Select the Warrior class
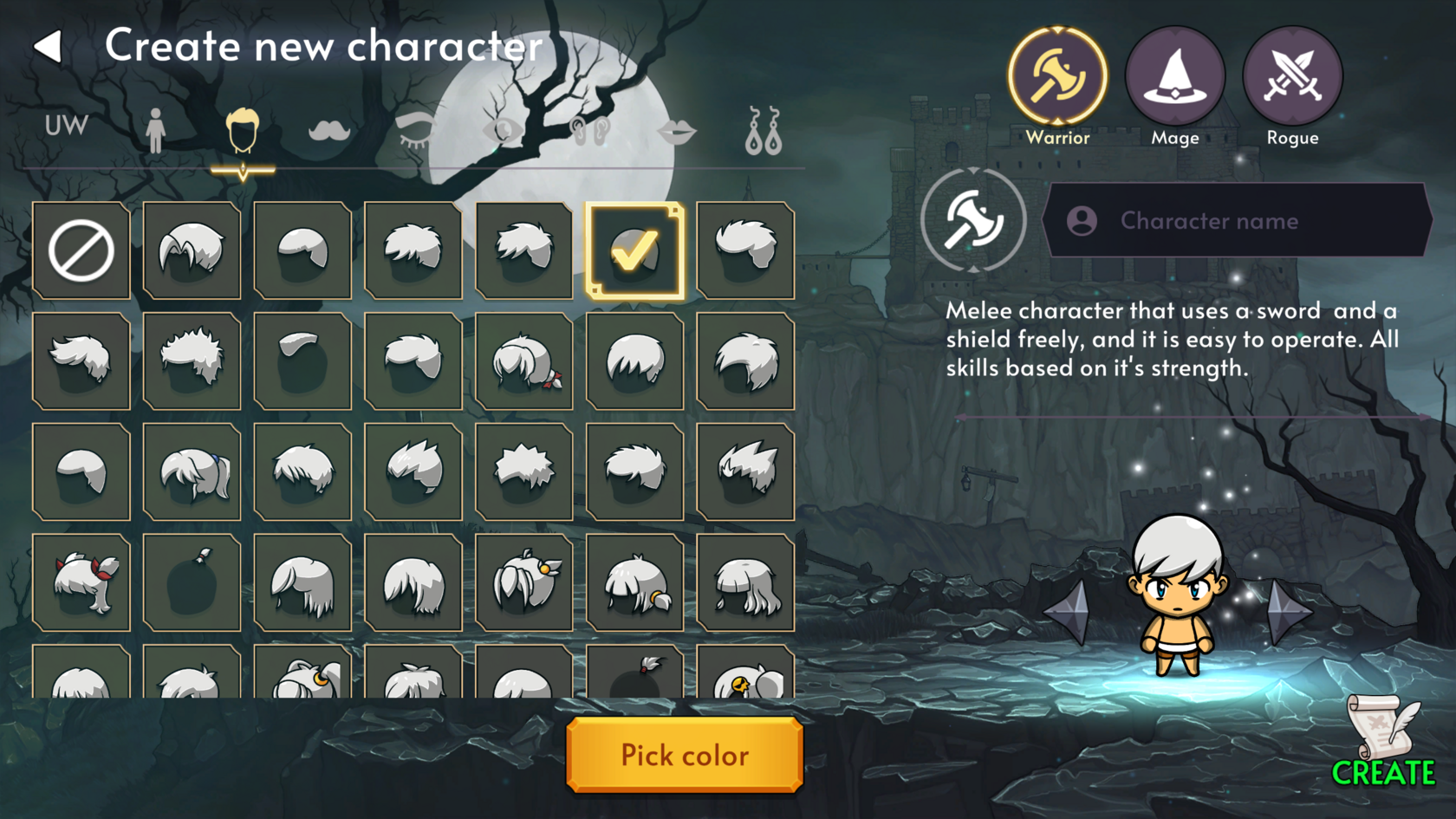This screenshot has width=1456, height=819. pos(1057,78)
